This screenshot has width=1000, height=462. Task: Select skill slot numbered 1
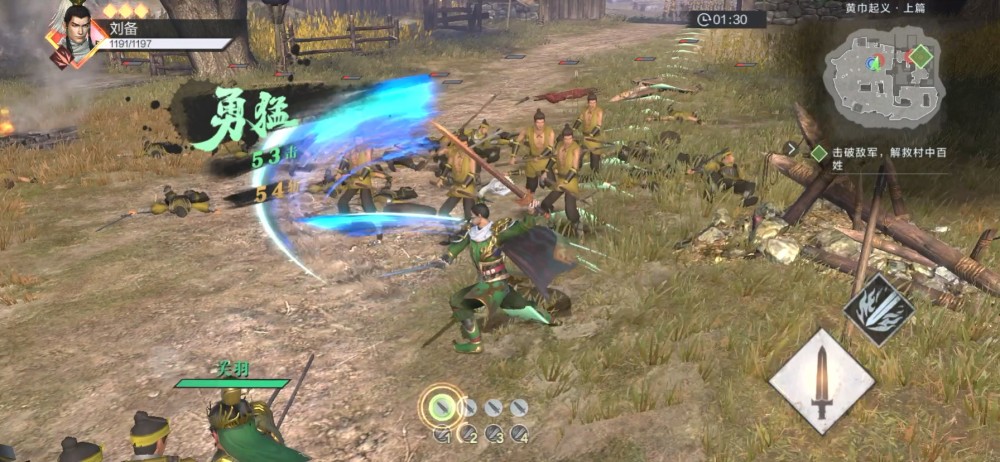click(442, 434)
